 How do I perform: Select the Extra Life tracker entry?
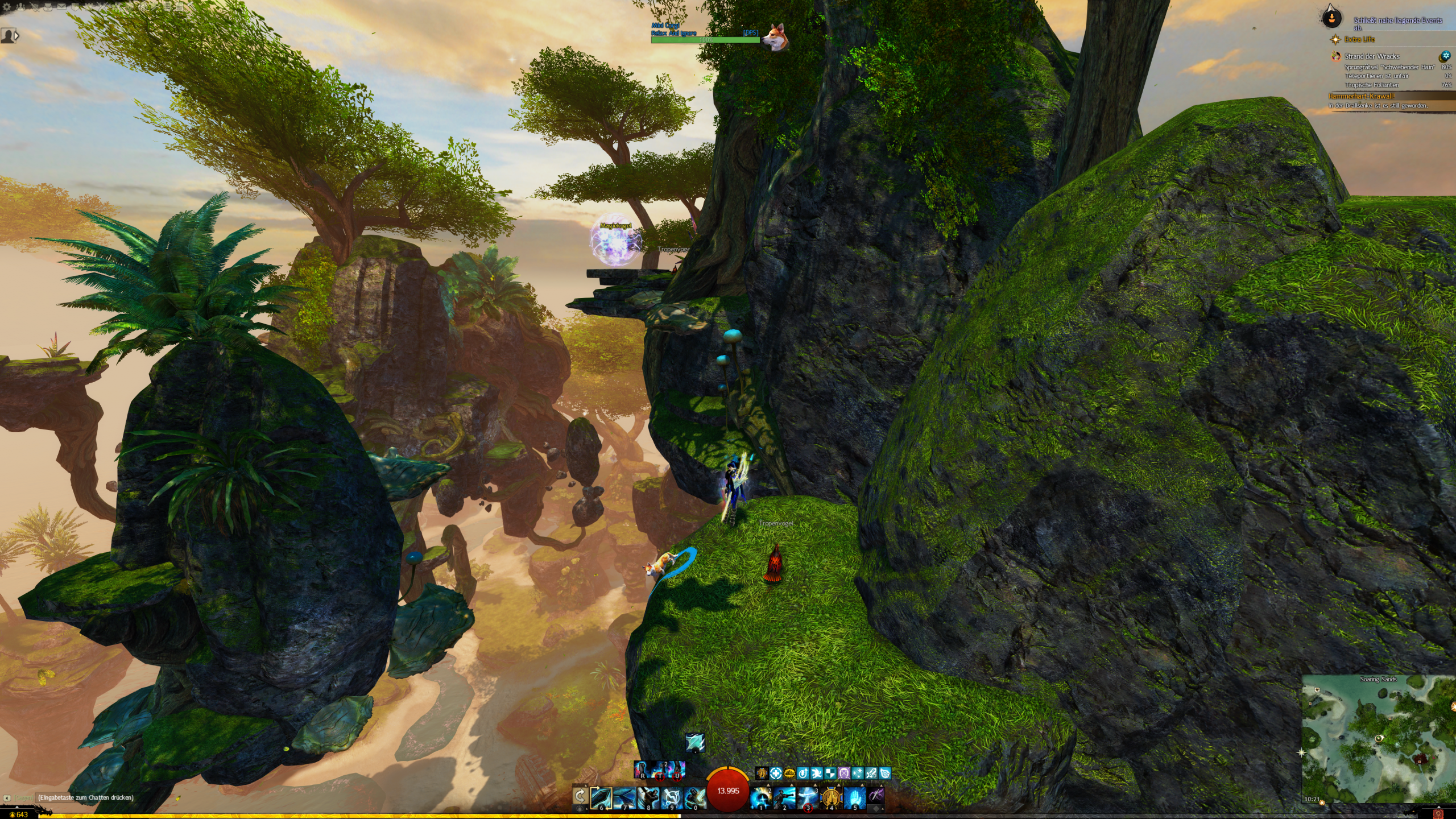(x=1359, y=39)
